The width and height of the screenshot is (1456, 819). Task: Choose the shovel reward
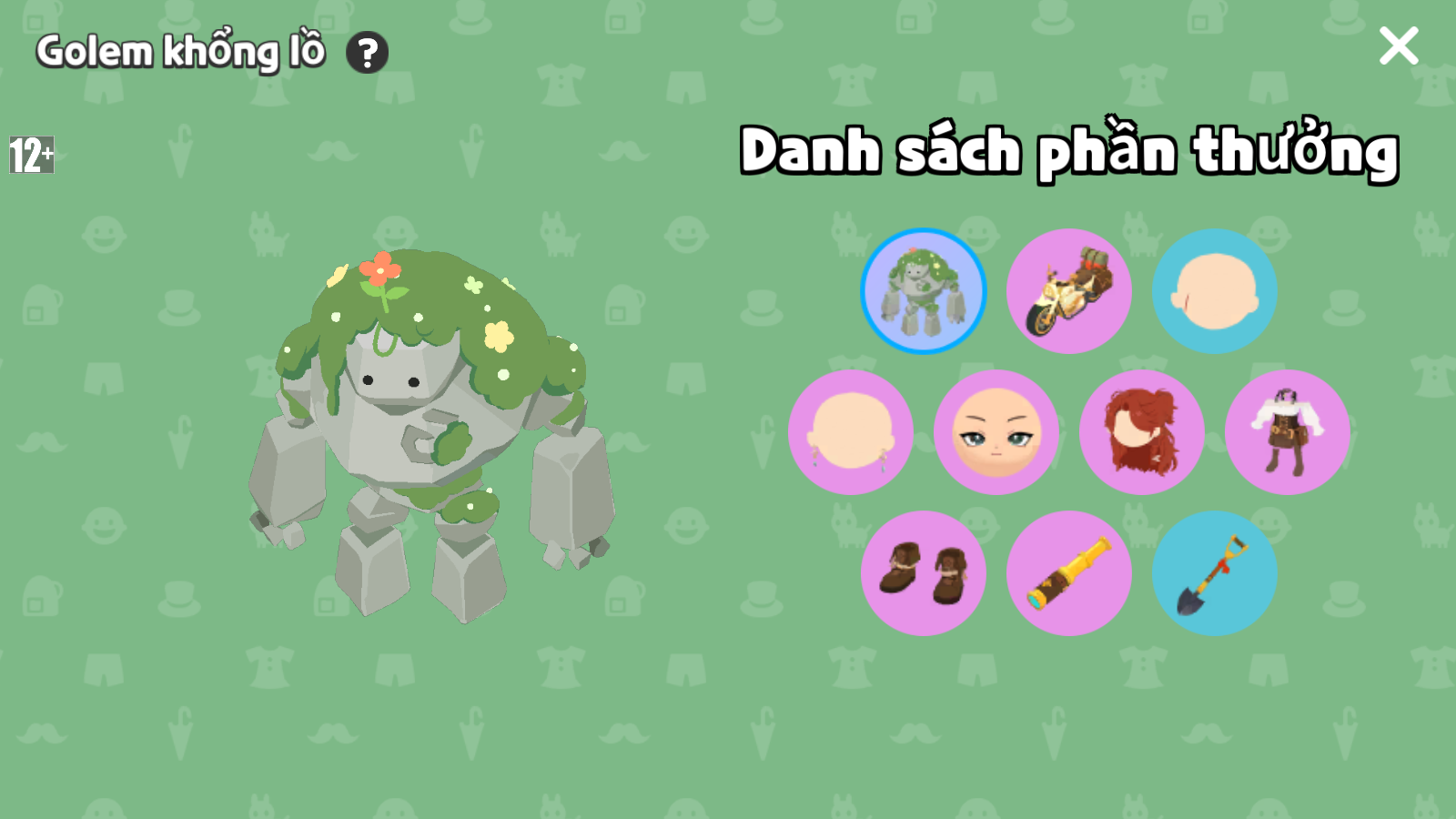[x=1215, y=573]
